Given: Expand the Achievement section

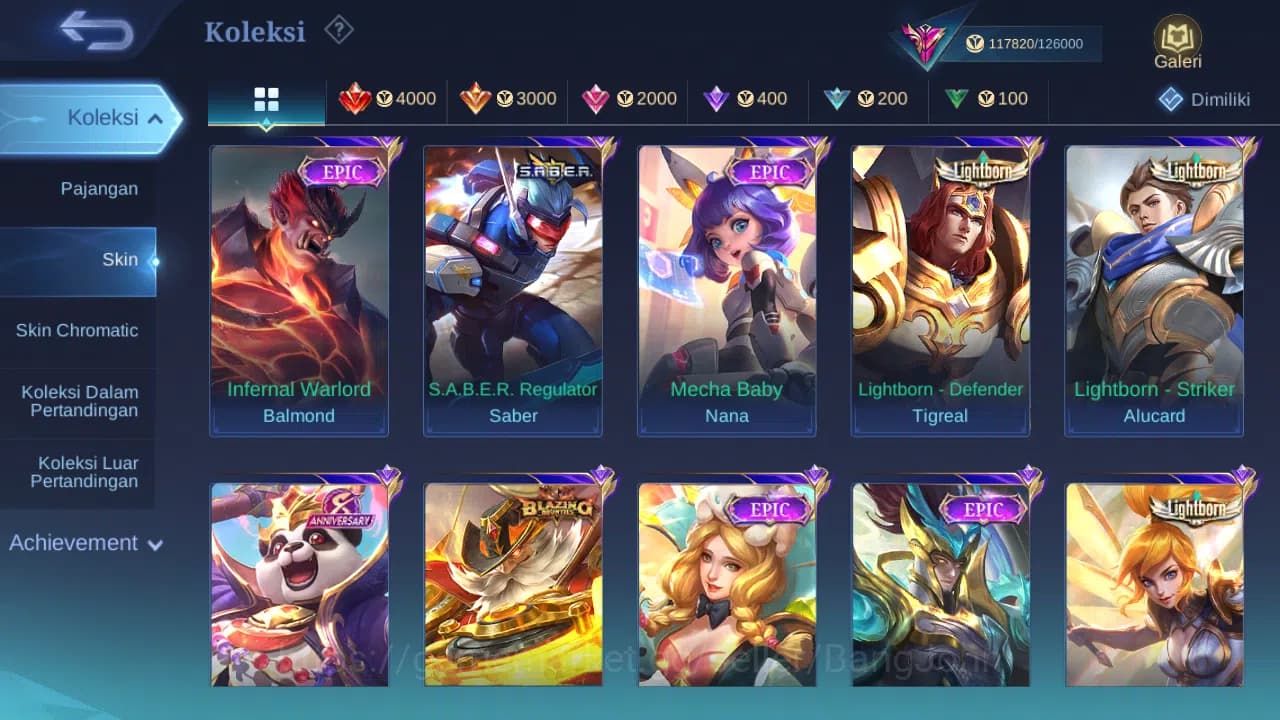Looking at the screenshot, I should click(x=85, y=543).
